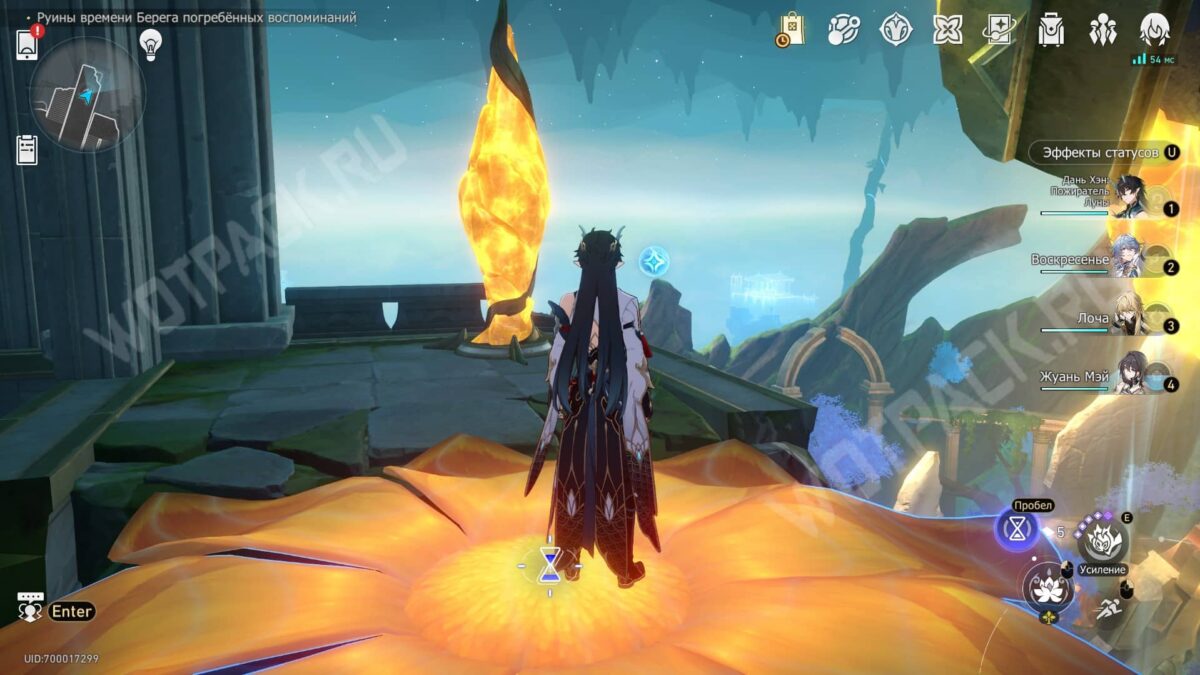This screenshot has width=1200, height=675.
Task: Open the backpack inventory icon
Action: point(1051,29)
